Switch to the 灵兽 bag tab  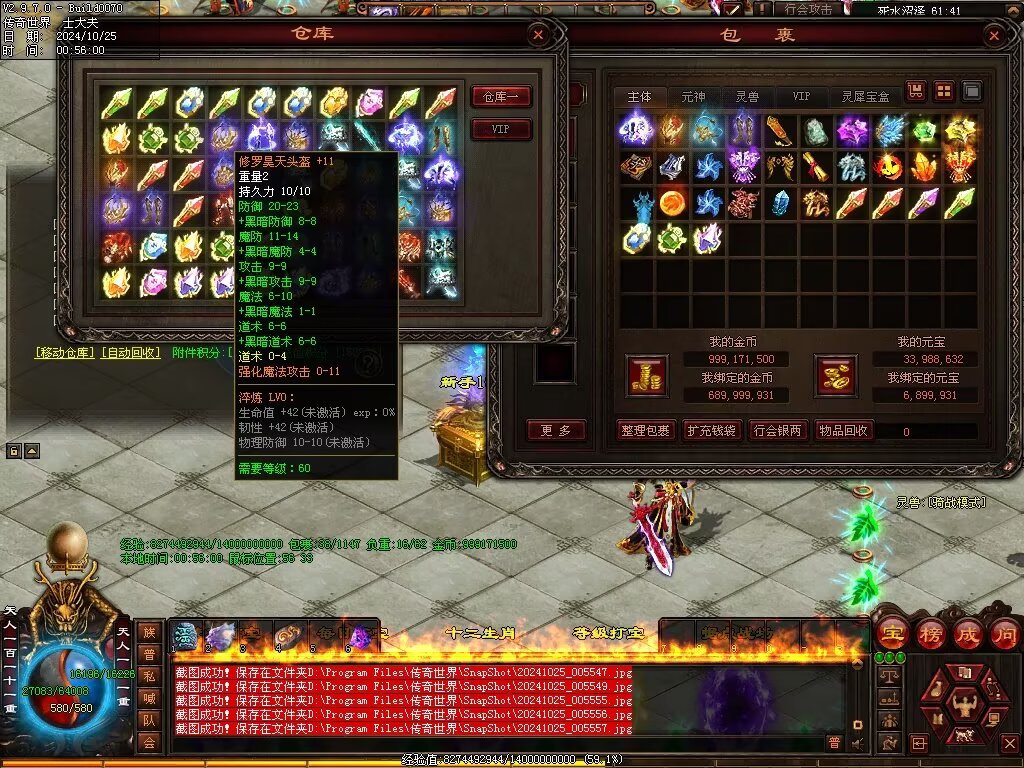[x=747, y=97]
